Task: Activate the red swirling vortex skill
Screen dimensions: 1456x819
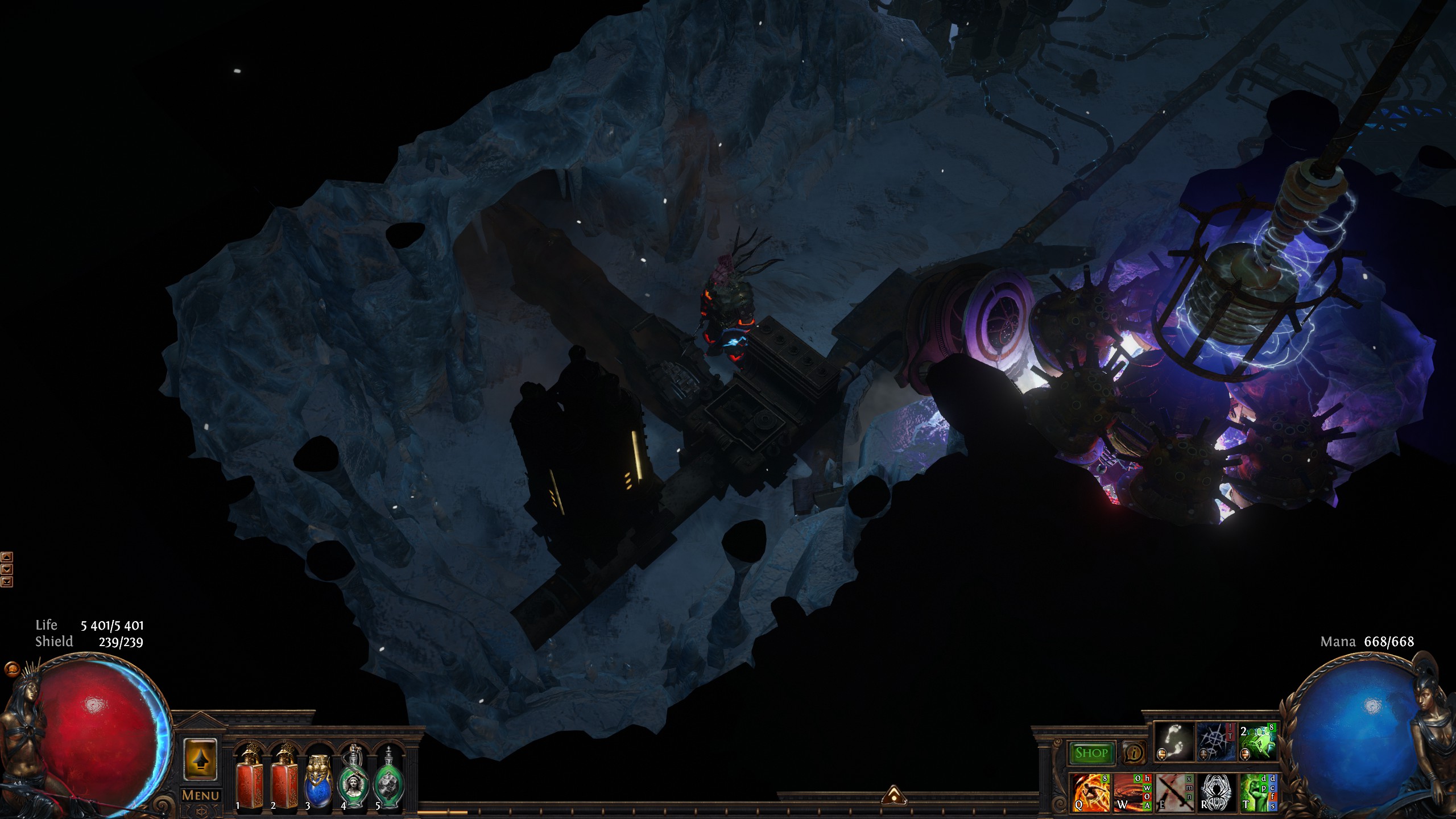Action: pyautogui.click(x=1132, y=792)
